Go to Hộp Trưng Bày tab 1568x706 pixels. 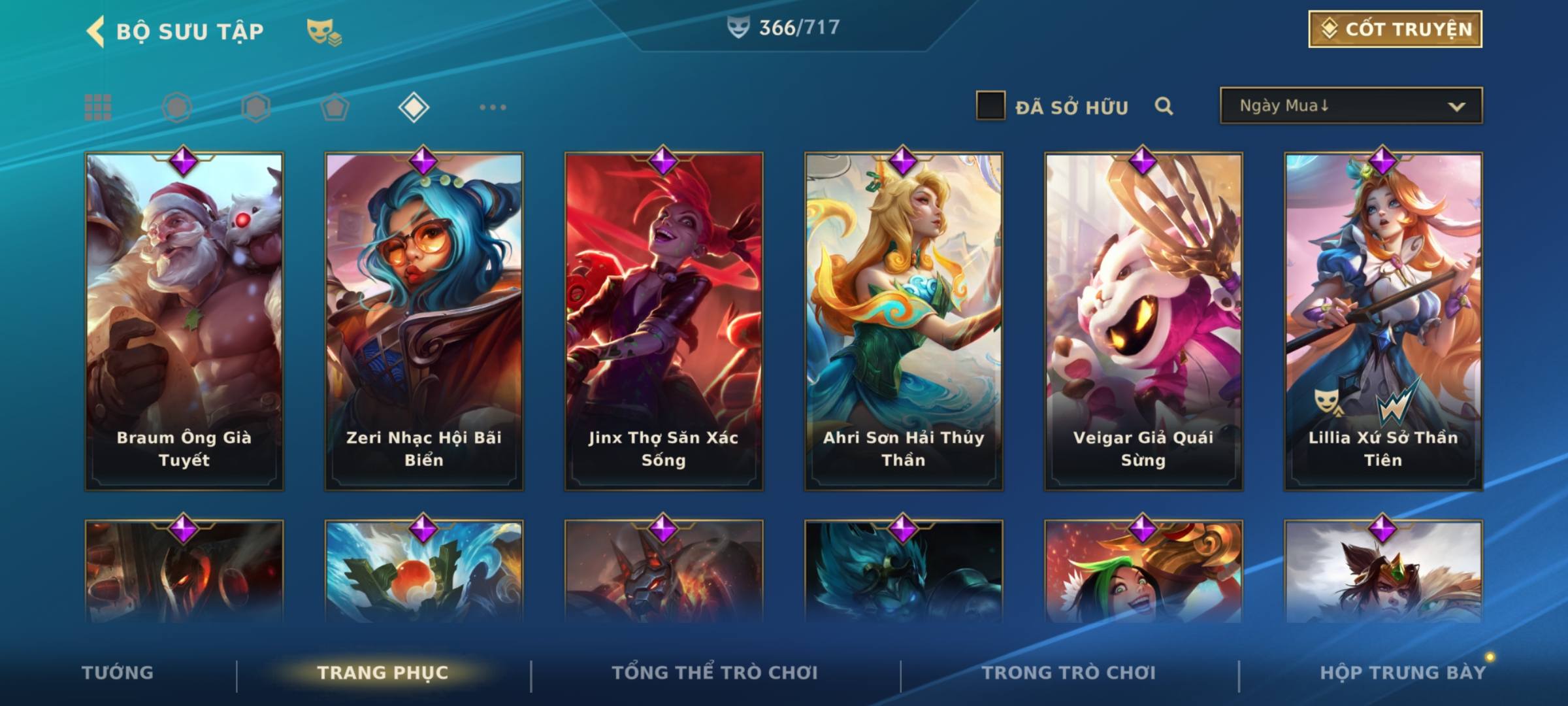click(x=1403, y=673)
